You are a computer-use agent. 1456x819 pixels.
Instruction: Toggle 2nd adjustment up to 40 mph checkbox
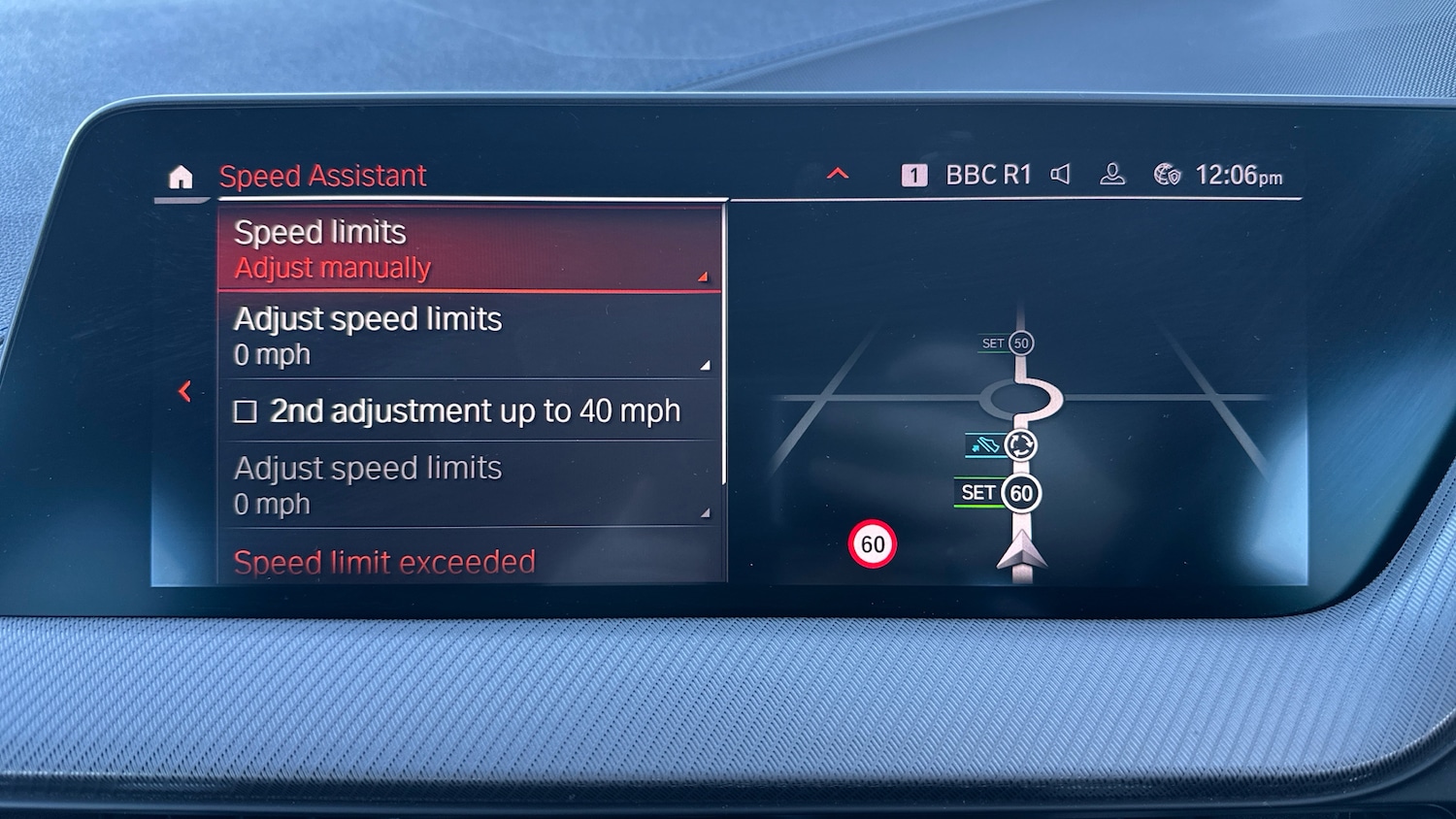tap(246, 412)
